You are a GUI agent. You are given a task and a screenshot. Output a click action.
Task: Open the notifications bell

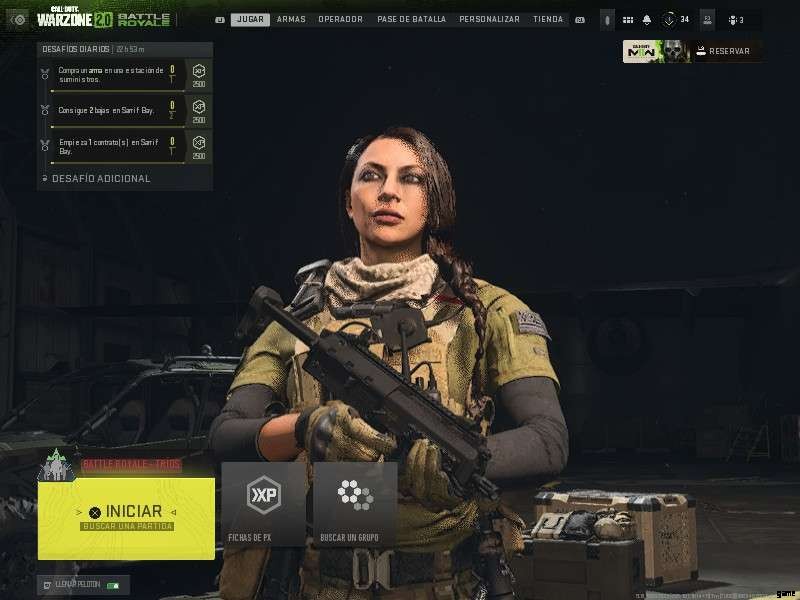(x=647, y=20)
